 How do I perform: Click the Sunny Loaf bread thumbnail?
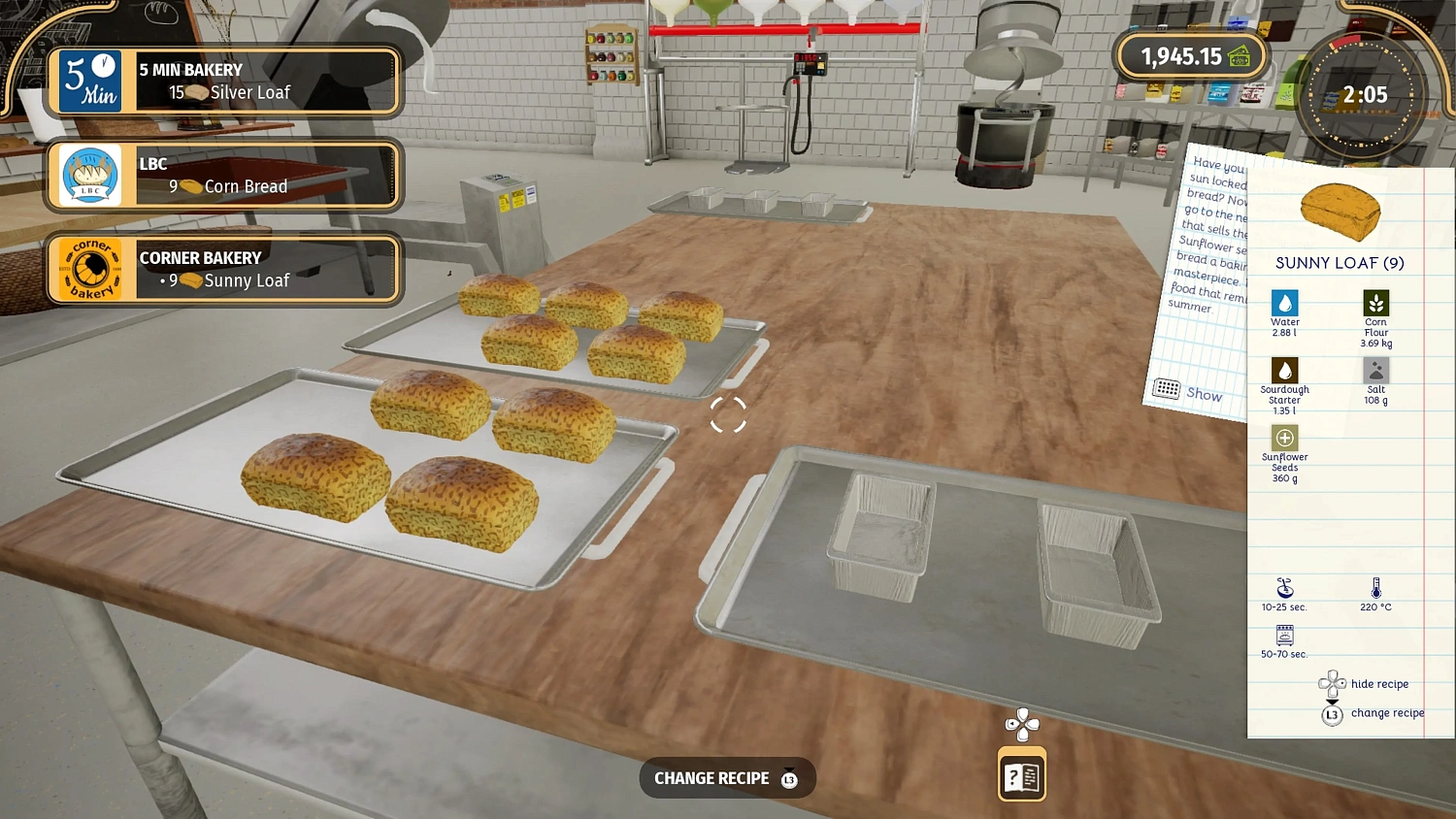(x=1340, y=213)
